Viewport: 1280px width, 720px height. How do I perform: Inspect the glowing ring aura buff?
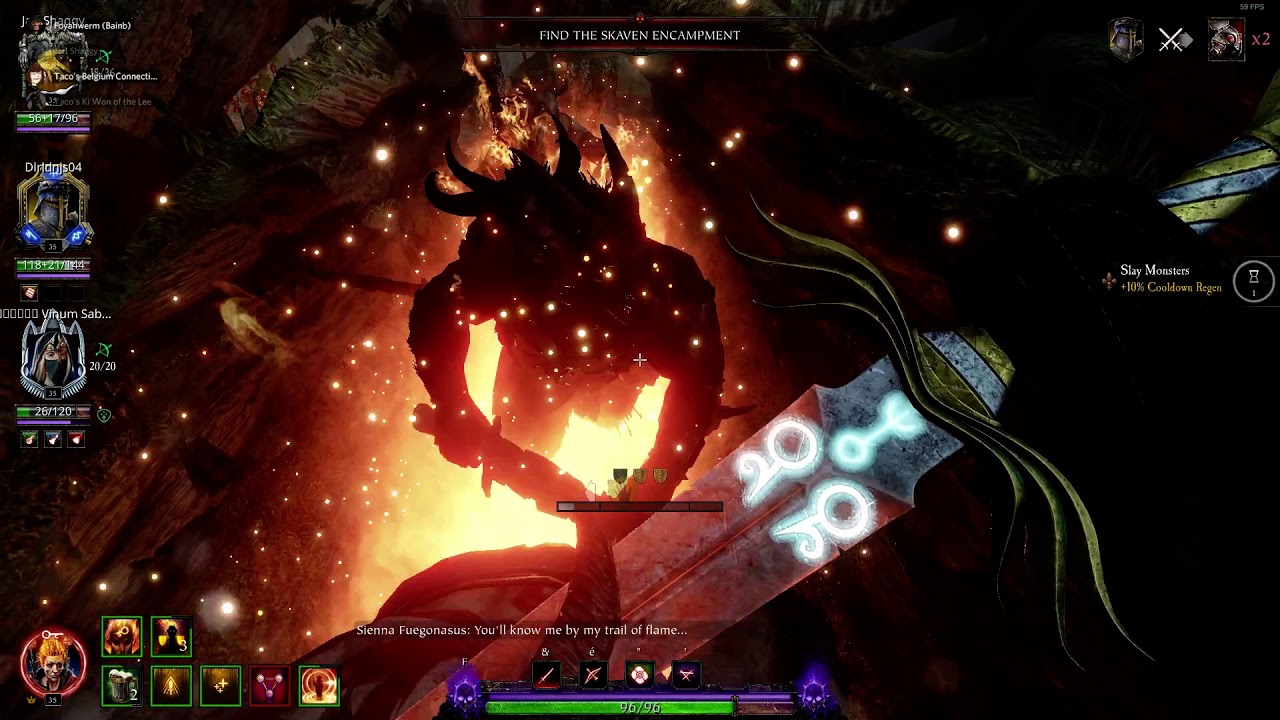coord(319,686)
